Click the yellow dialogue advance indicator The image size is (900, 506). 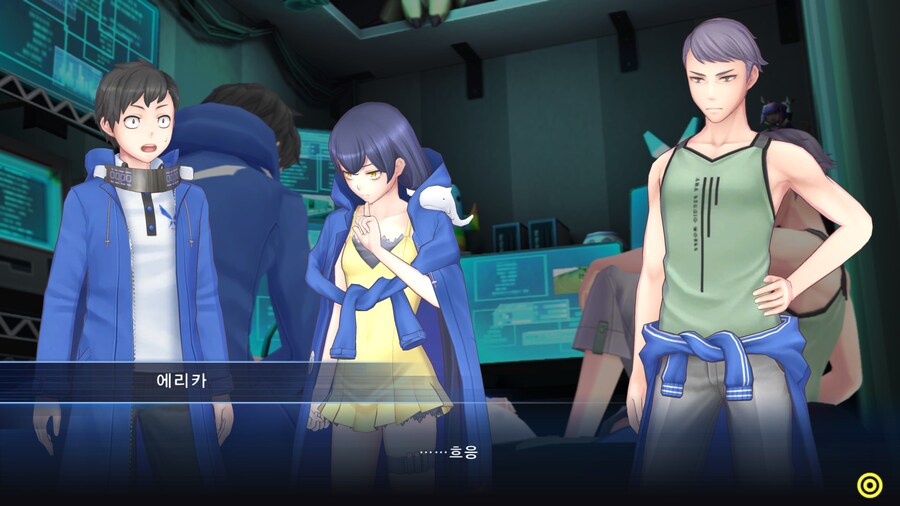coord(870,485)
